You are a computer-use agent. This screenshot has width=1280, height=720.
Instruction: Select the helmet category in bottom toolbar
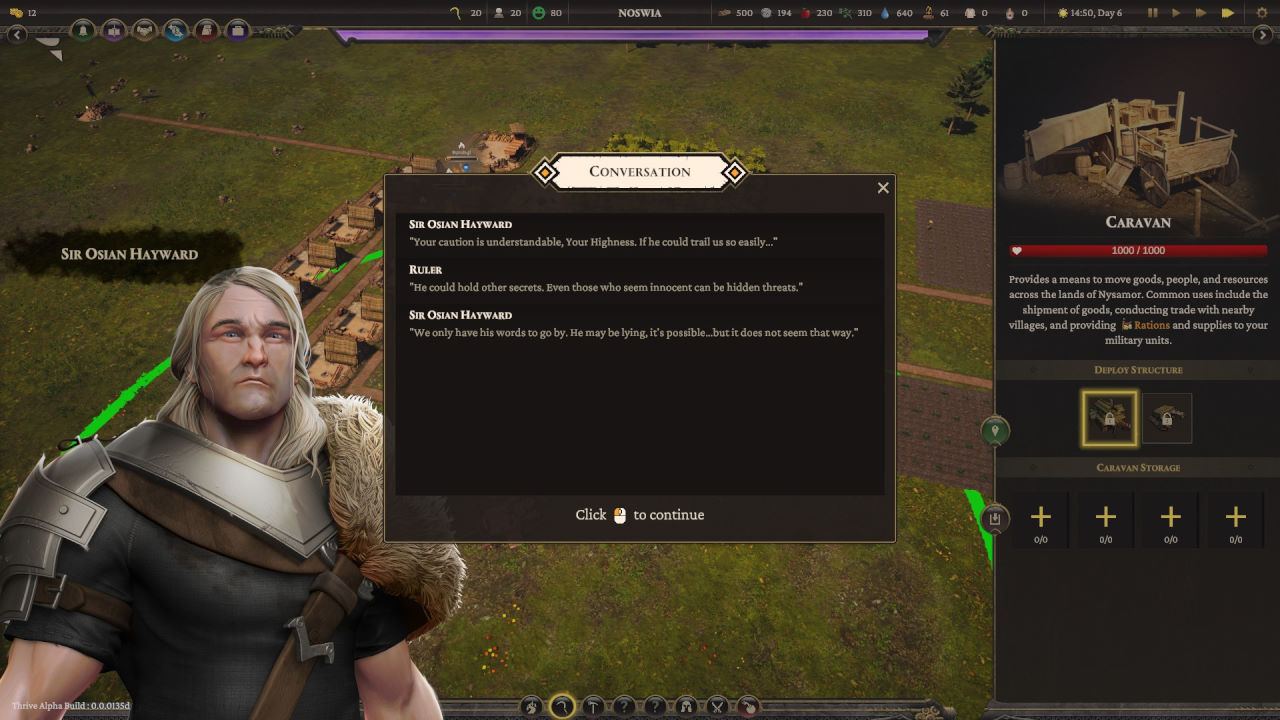(686, 706)
